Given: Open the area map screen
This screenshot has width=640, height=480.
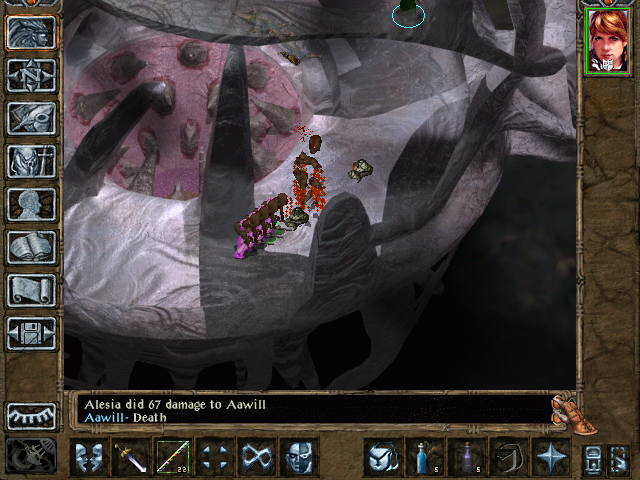Looking at the screenshot, I should (x=31, y=75).
